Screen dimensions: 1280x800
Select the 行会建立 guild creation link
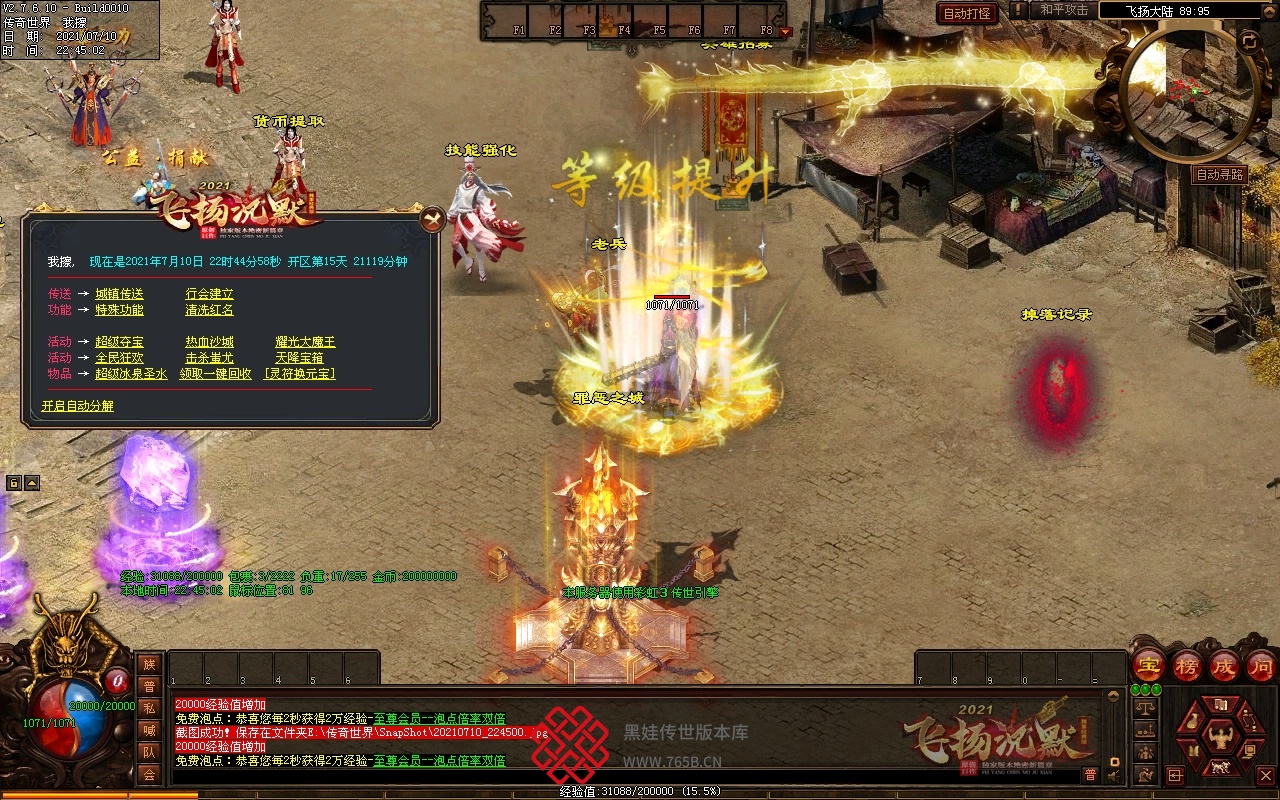(x=209, y=294)
